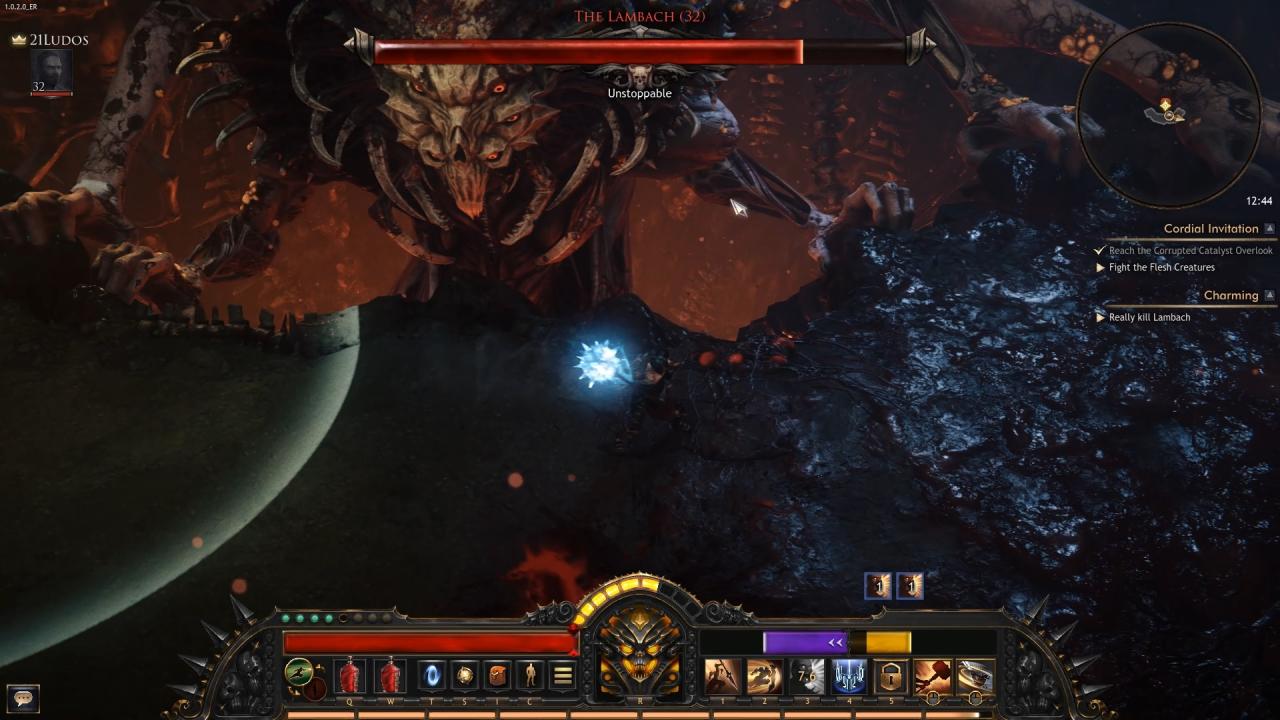Open the character sheet figure icon
The width and height of the screenshot is (1280, 720).
click(530, 676)
